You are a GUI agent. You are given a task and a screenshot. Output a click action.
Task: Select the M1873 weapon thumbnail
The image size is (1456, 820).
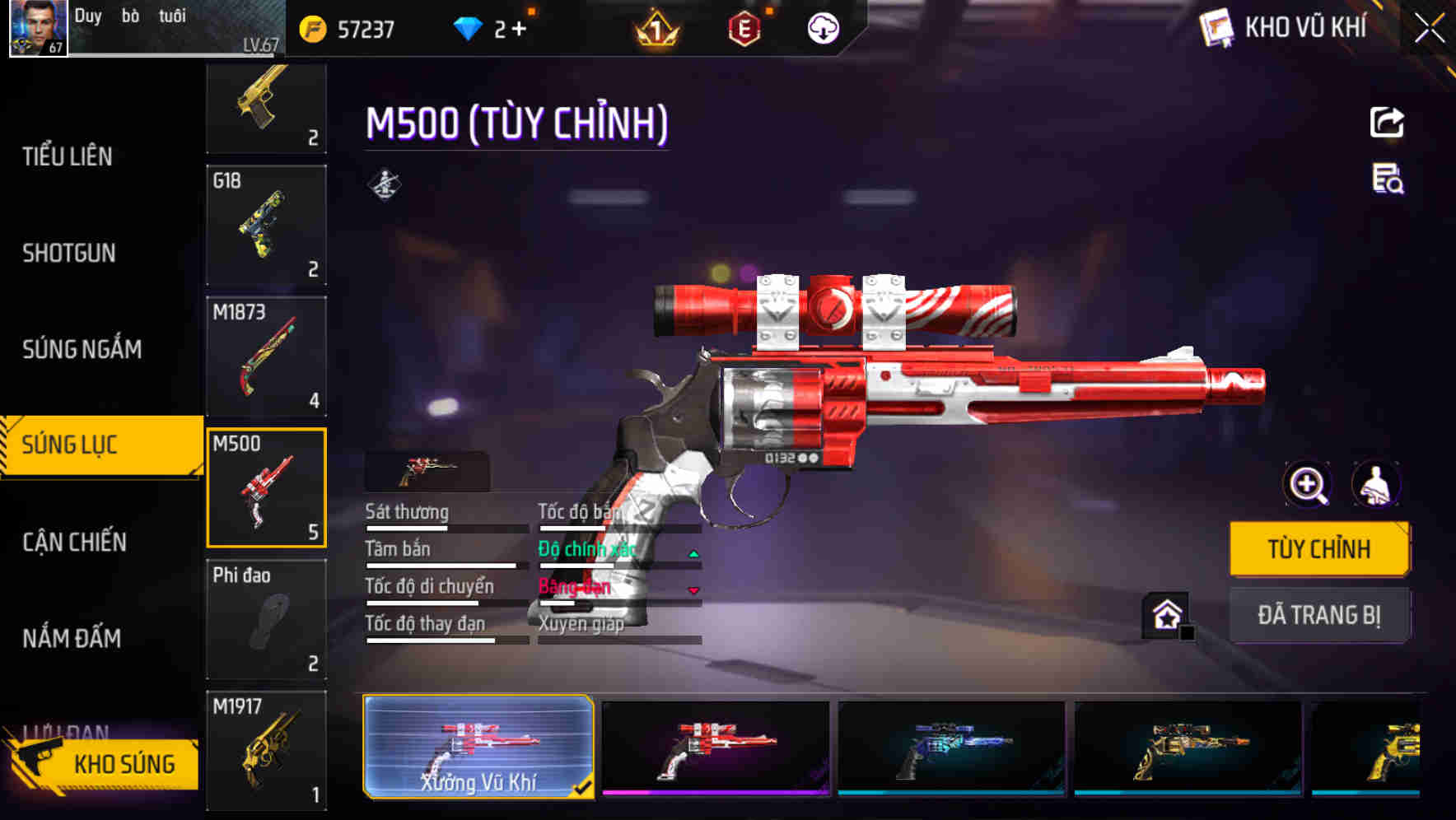tap(266, 354)
